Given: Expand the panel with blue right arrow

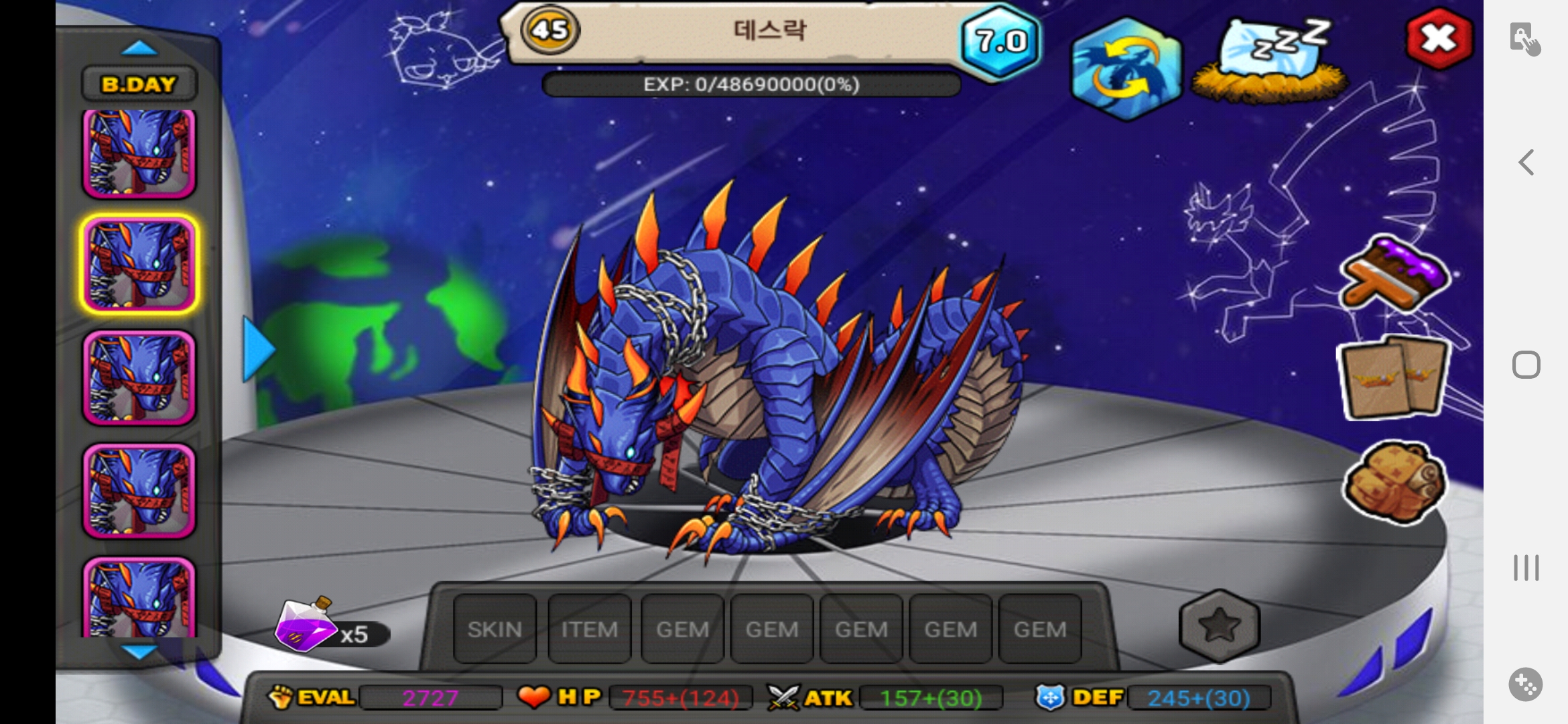Looking at the screenshot, I should [257, 349].
